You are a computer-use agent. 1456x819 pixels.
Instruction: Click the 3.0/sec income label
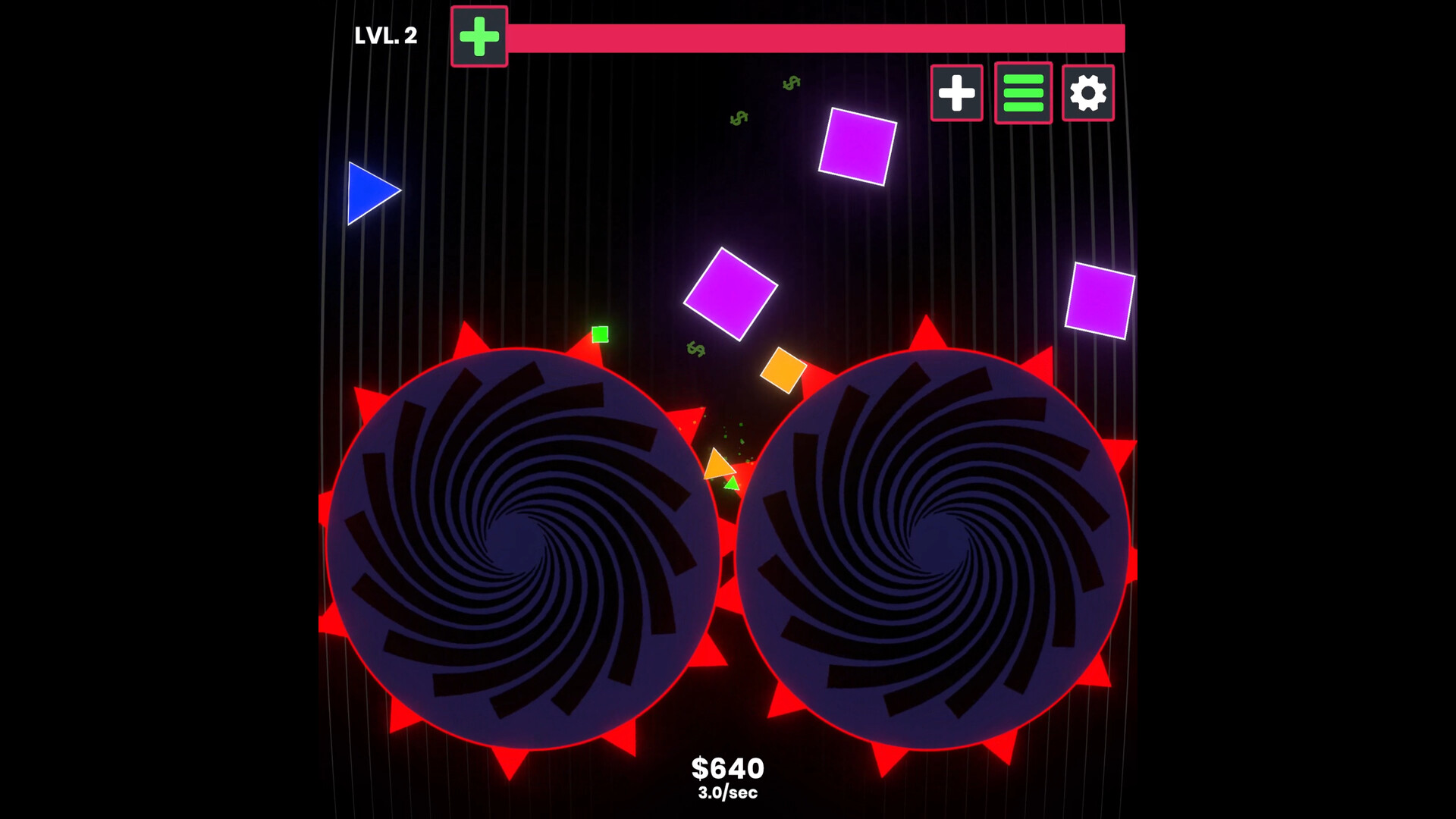[729, 794]
